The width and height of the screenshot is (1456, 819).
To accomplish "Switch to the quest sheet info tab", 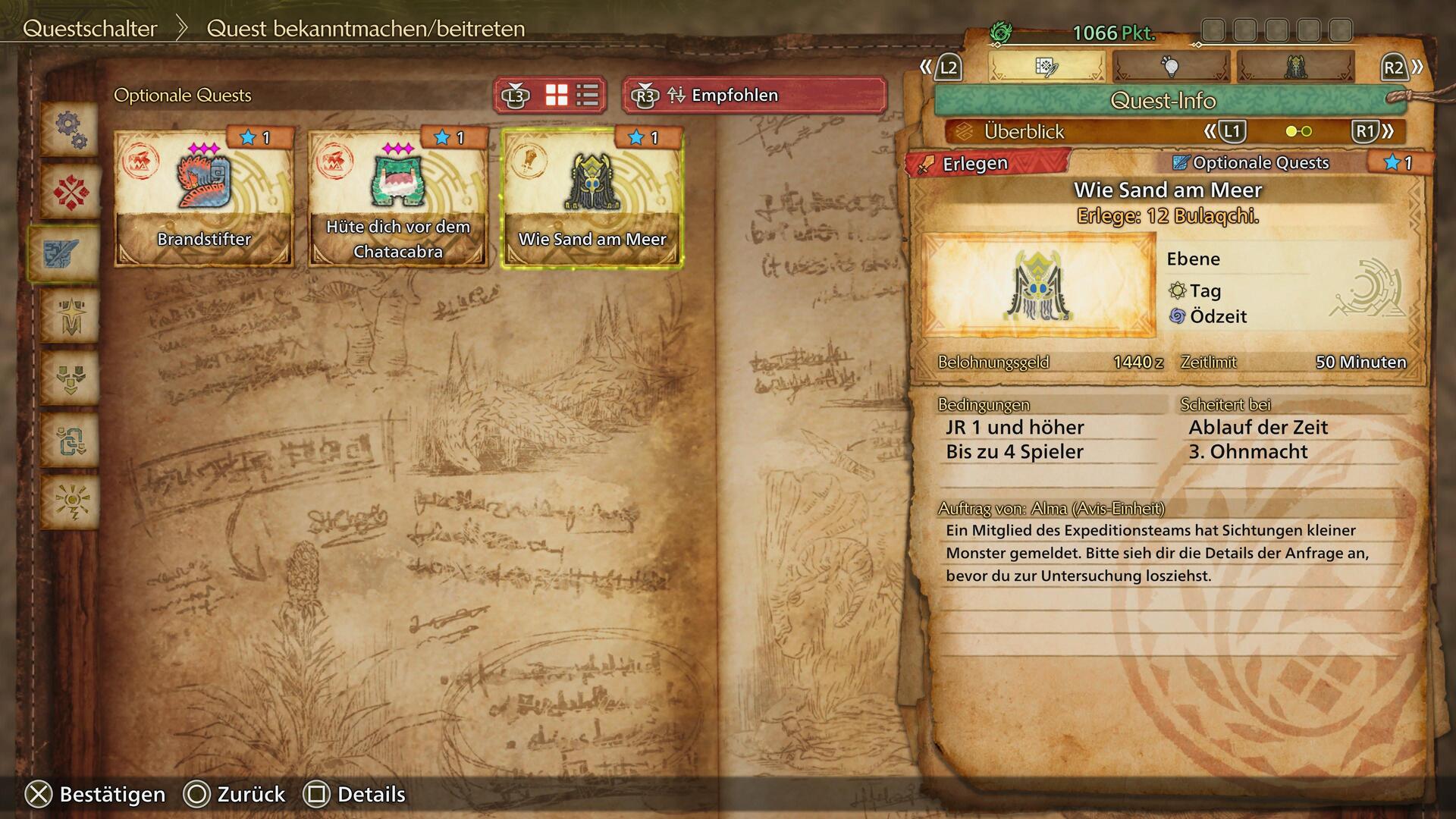I will point(1046,67).
